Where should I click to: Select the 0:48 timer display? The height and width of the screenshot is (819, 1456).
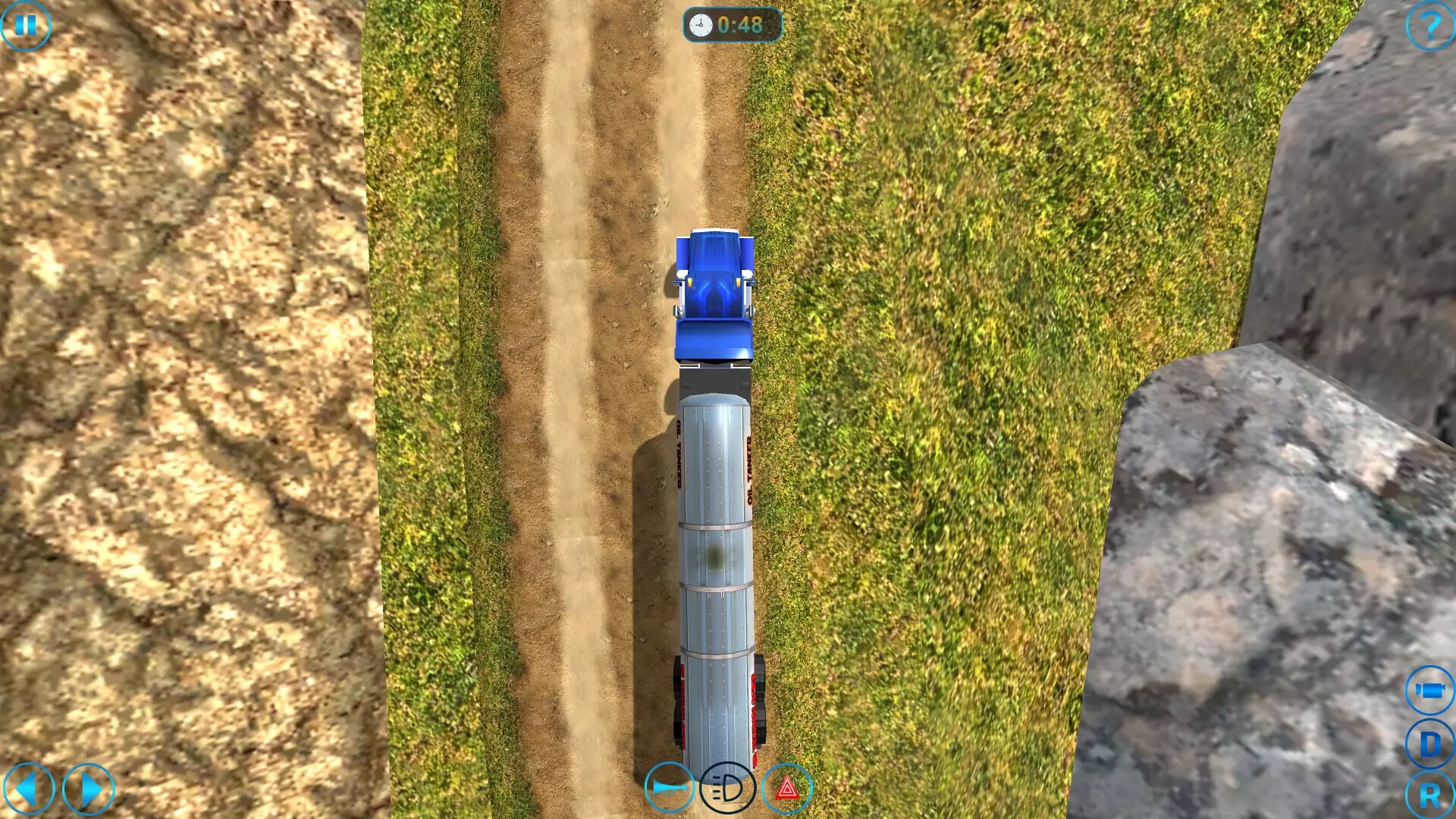tap(741, 24)
